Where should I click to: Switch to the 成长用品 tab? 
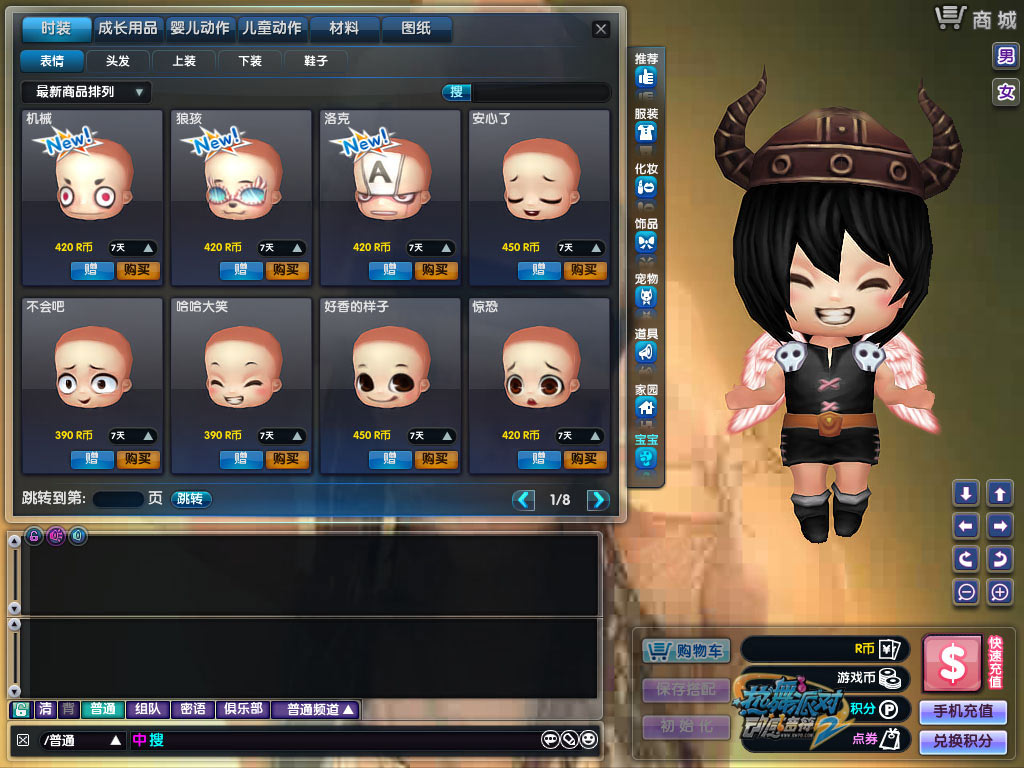click(127, 29)
